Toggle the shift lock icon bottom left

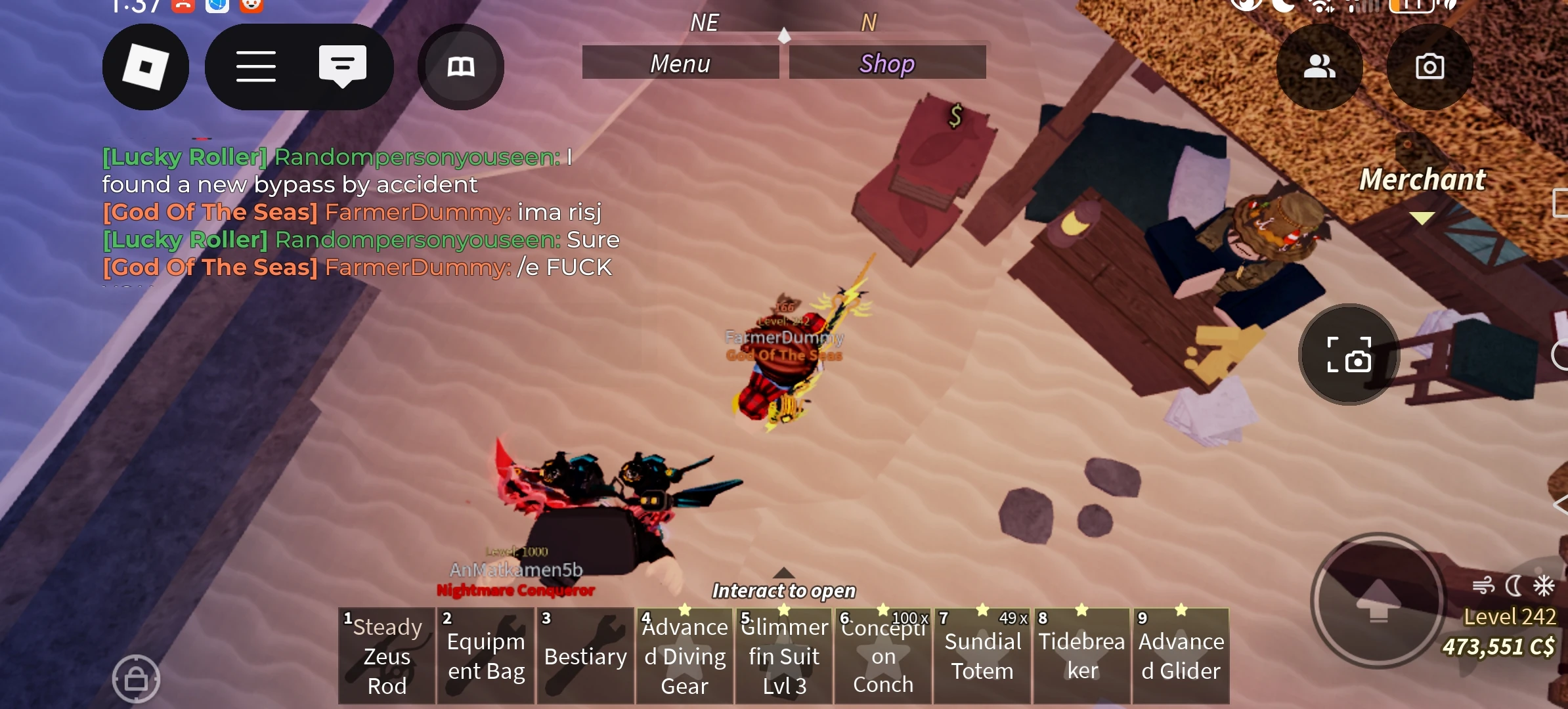[x=137, y=677]
